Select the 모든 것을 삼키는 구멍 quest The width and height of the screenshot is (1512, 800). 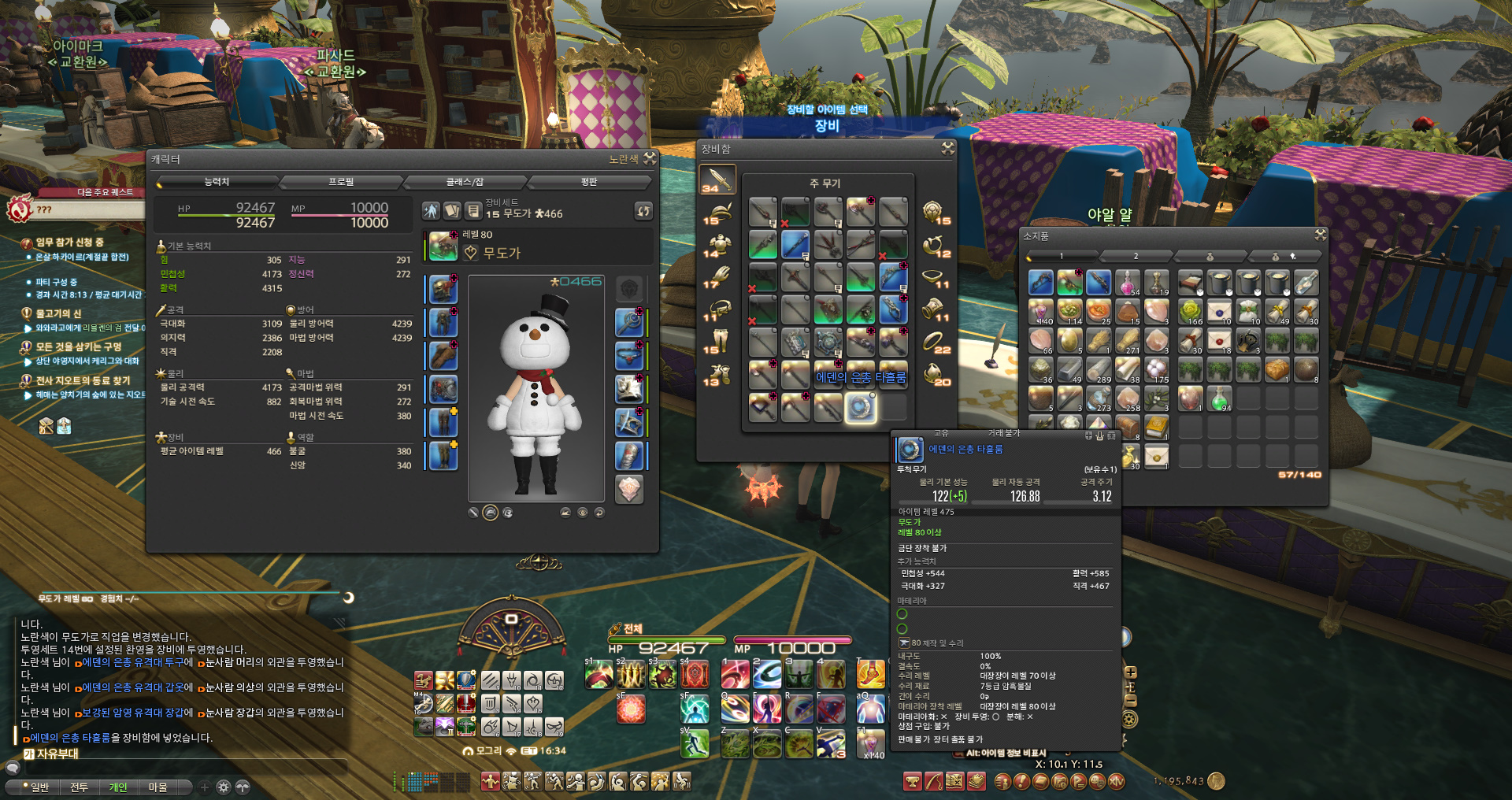pyautogui.click(x=79, y=346)
